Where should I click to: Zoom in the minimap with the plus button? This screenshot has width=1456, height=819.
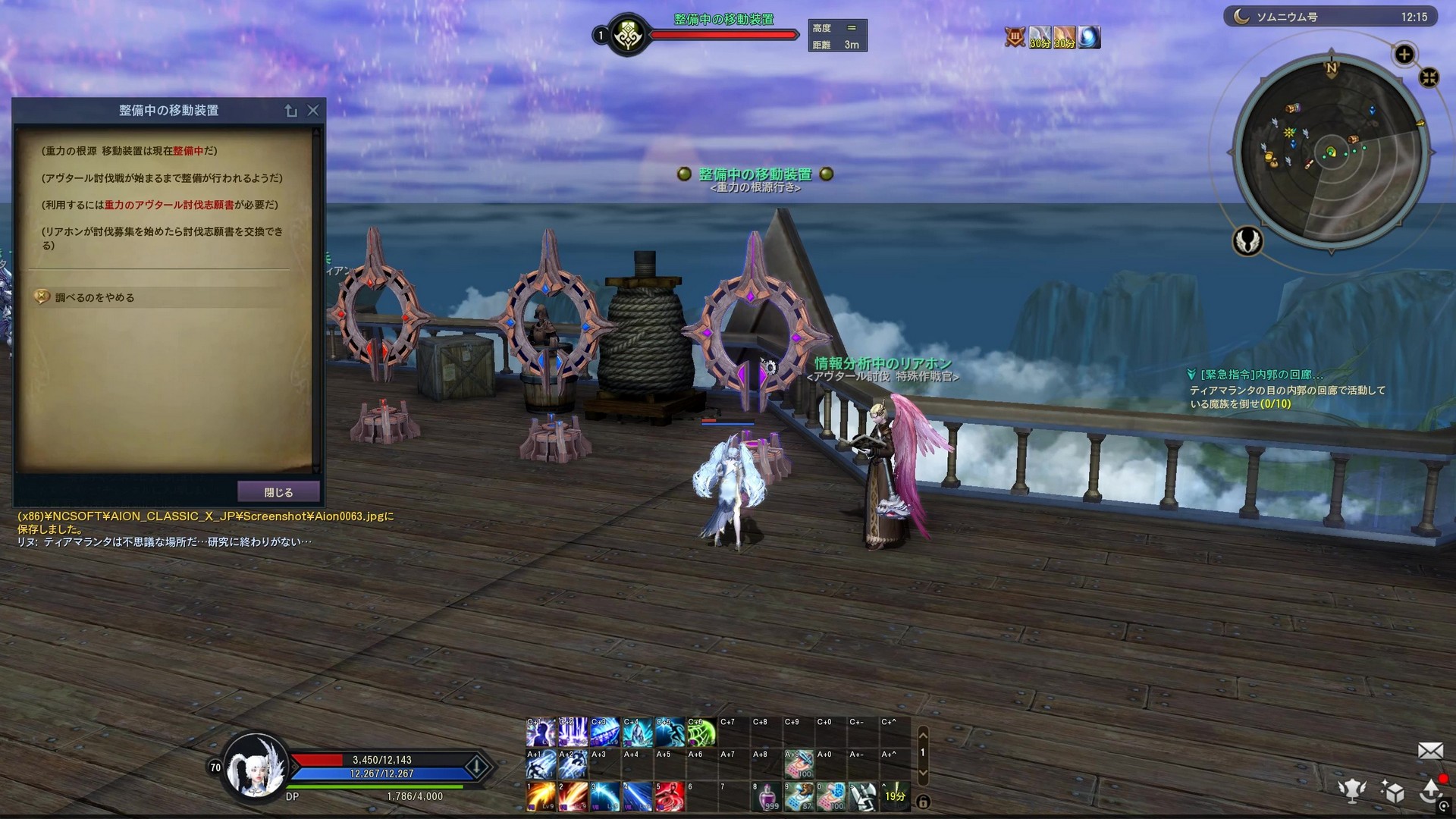pos(1404,55)
